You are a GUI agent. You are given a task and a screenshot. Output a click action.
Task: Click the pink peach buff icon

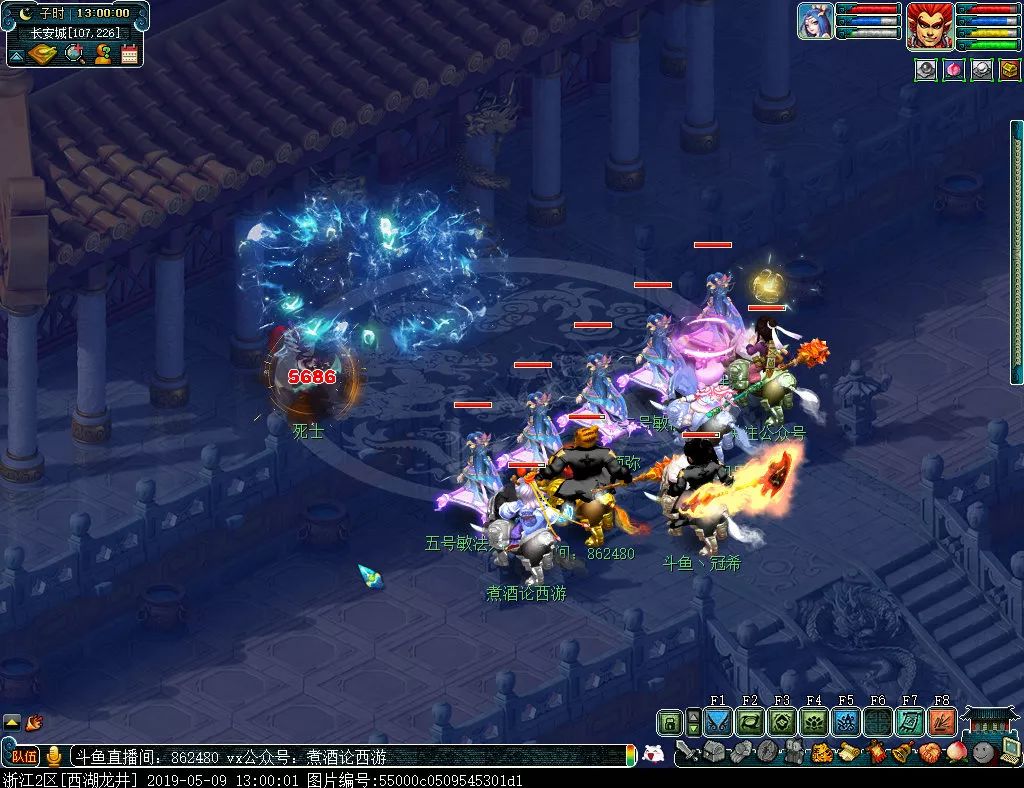(954, 70)
